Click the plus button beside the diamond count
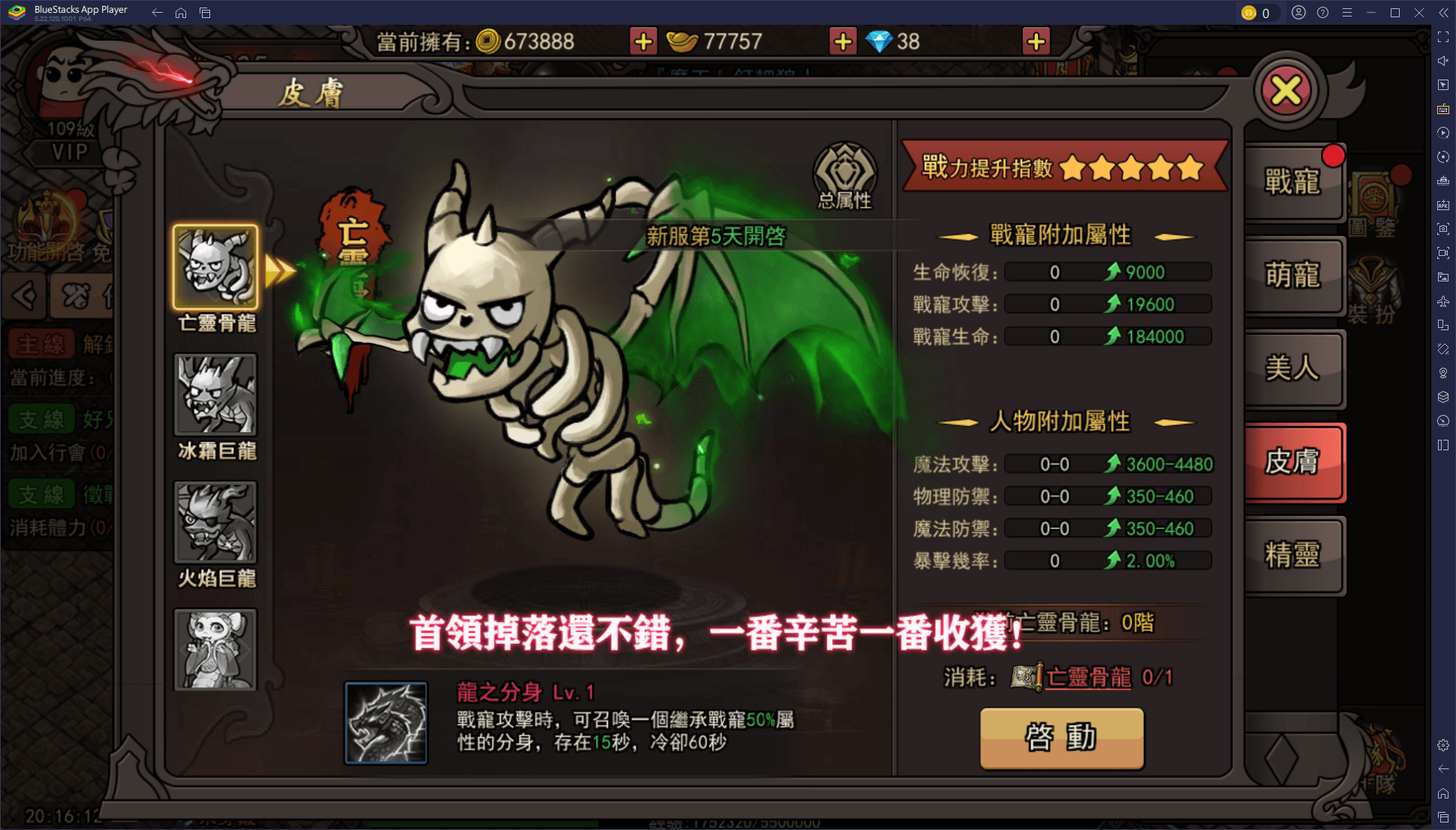This screenshot has height=830, width=1456. pos(1036,41)
